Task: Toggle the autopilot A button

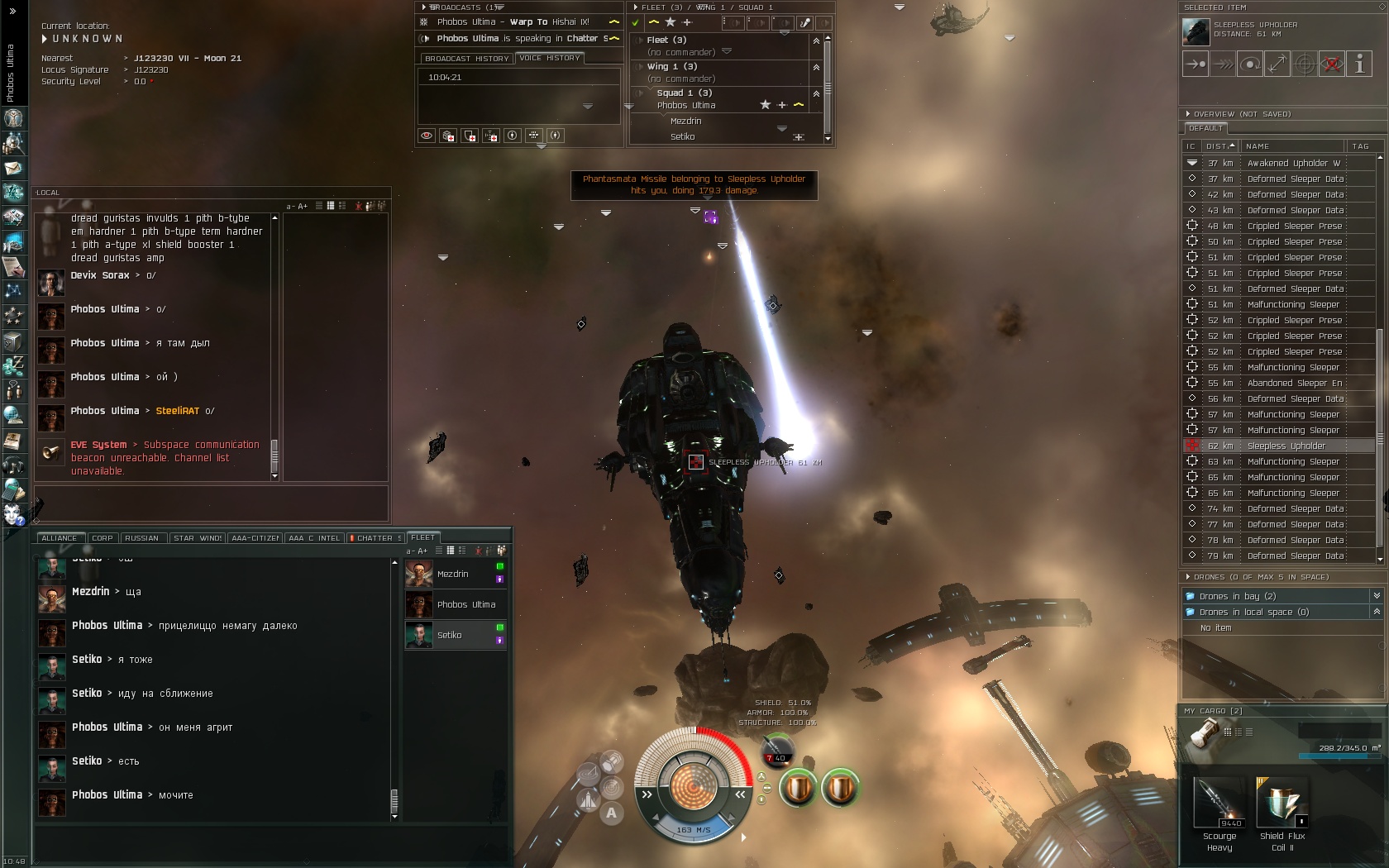Action: pos(611,813)
